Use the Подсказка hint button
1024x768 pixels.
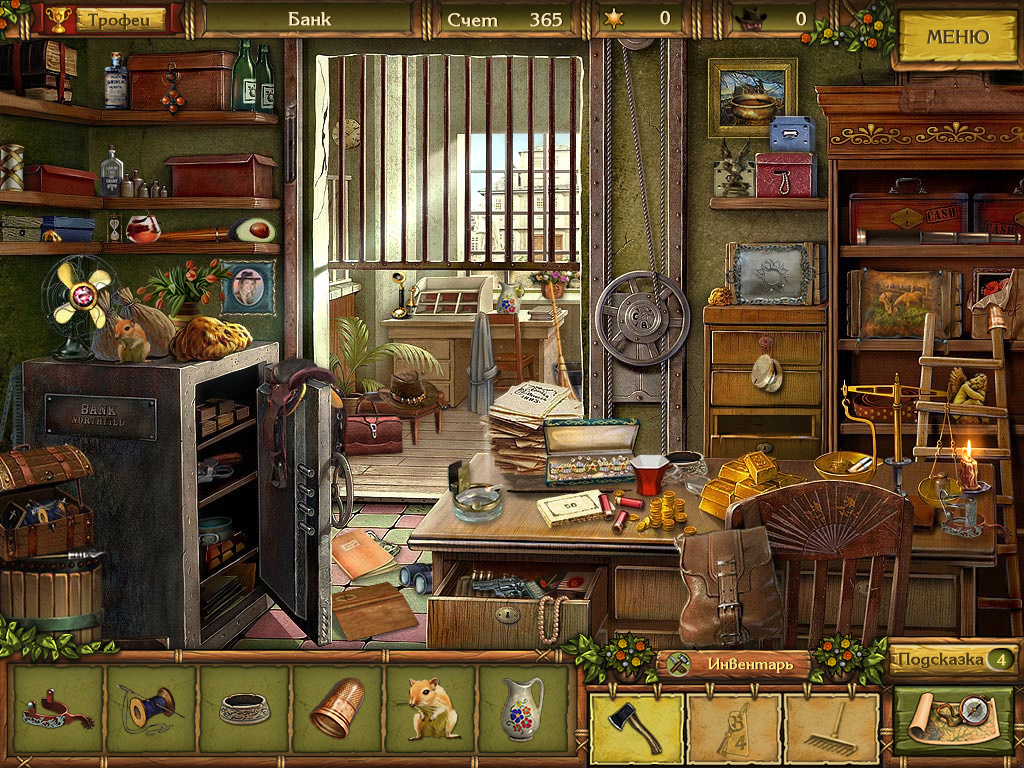952,660
